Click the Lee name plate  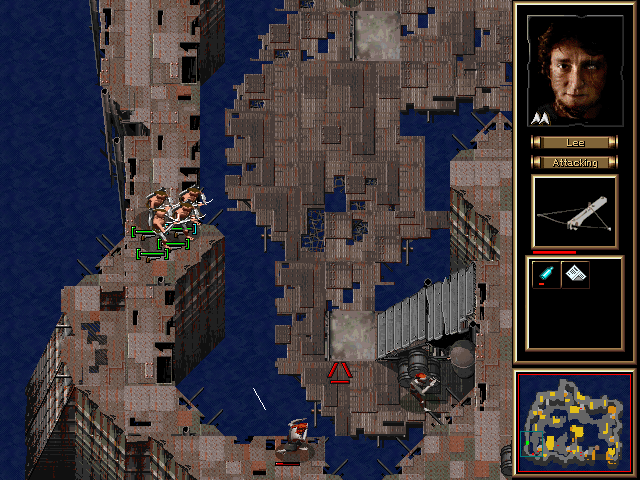click(x=574, y=143)
